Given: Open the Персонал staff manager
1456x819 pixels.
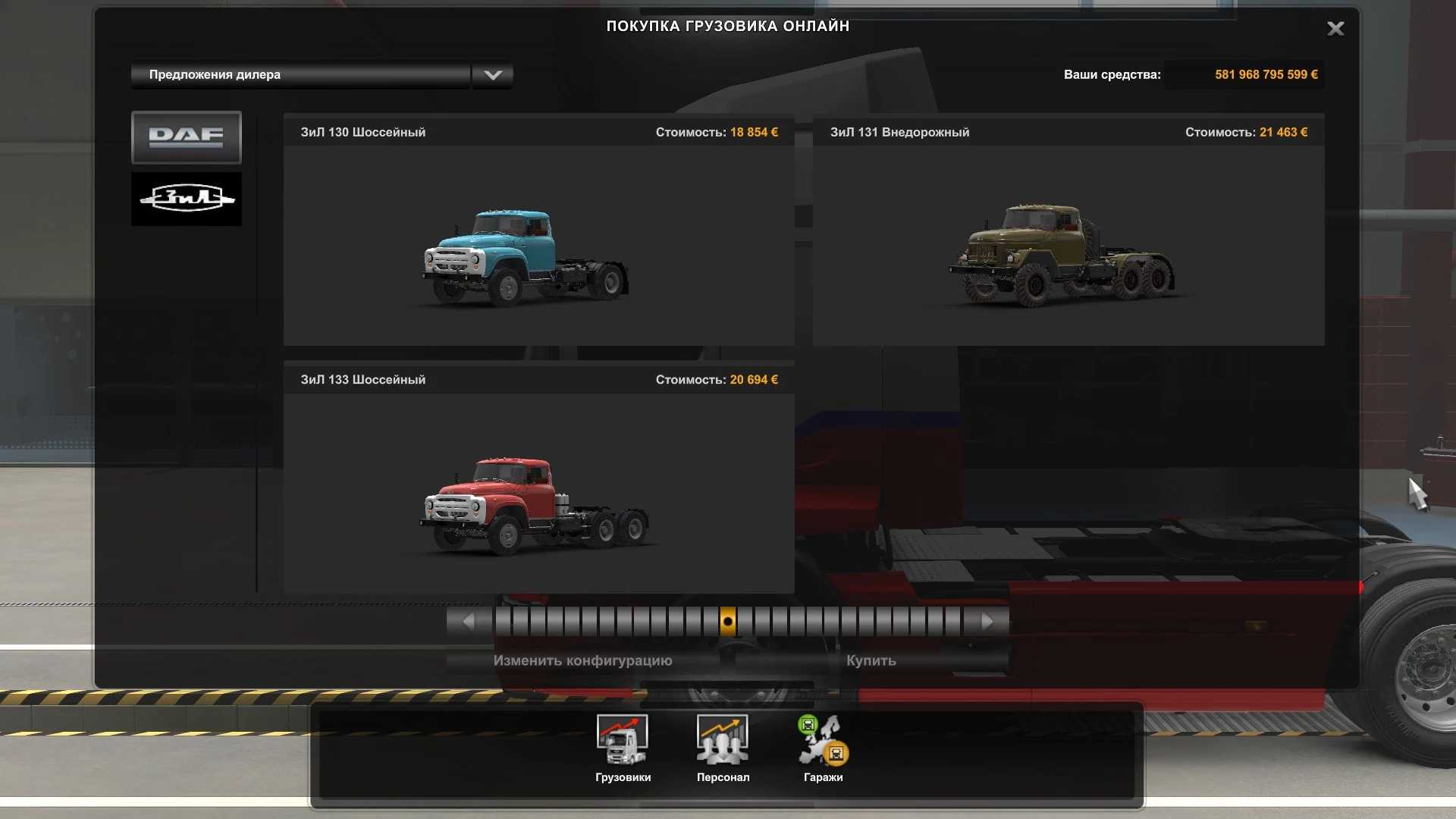Looking at the screenshot, I should tap(723, 748).
